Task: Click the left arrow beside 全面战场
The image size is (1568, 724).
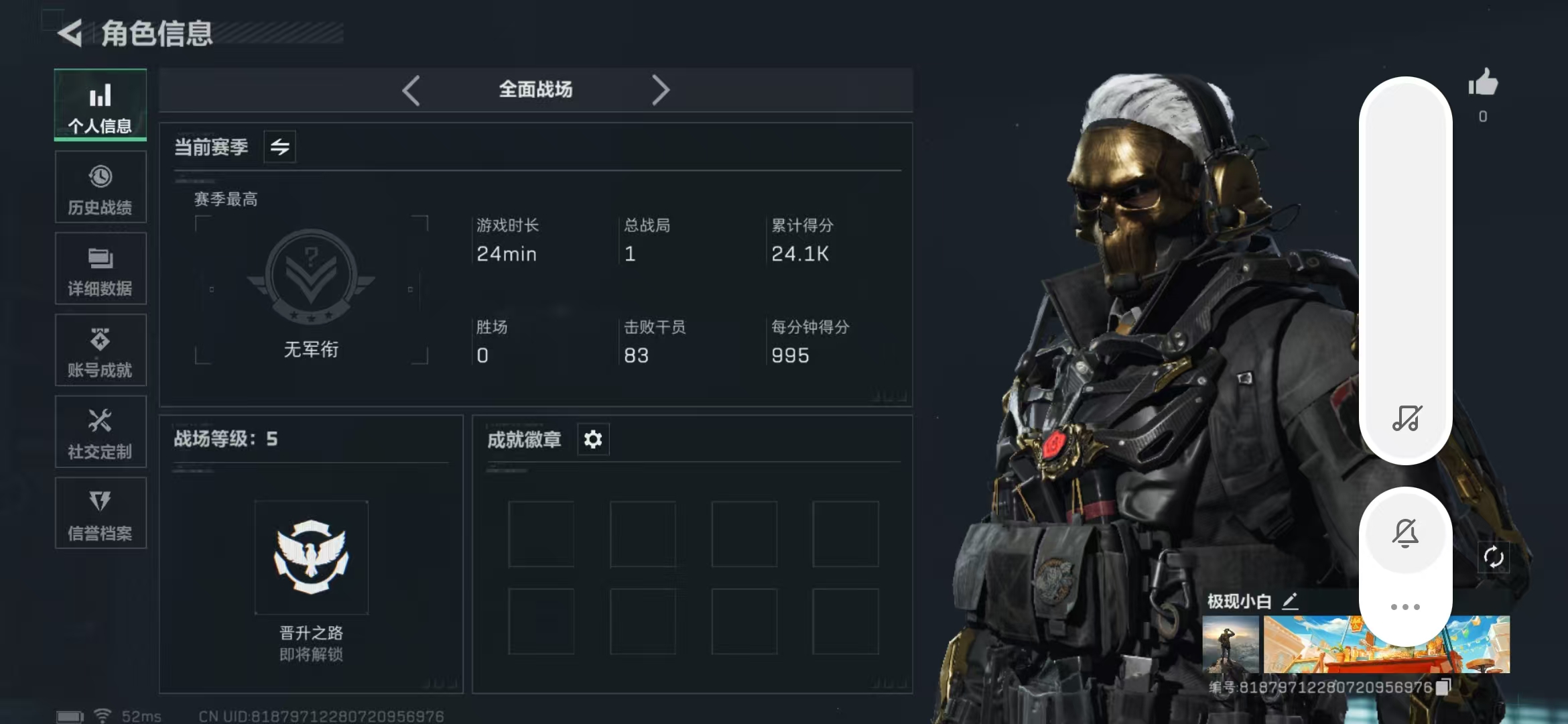Action: (411, 90)
